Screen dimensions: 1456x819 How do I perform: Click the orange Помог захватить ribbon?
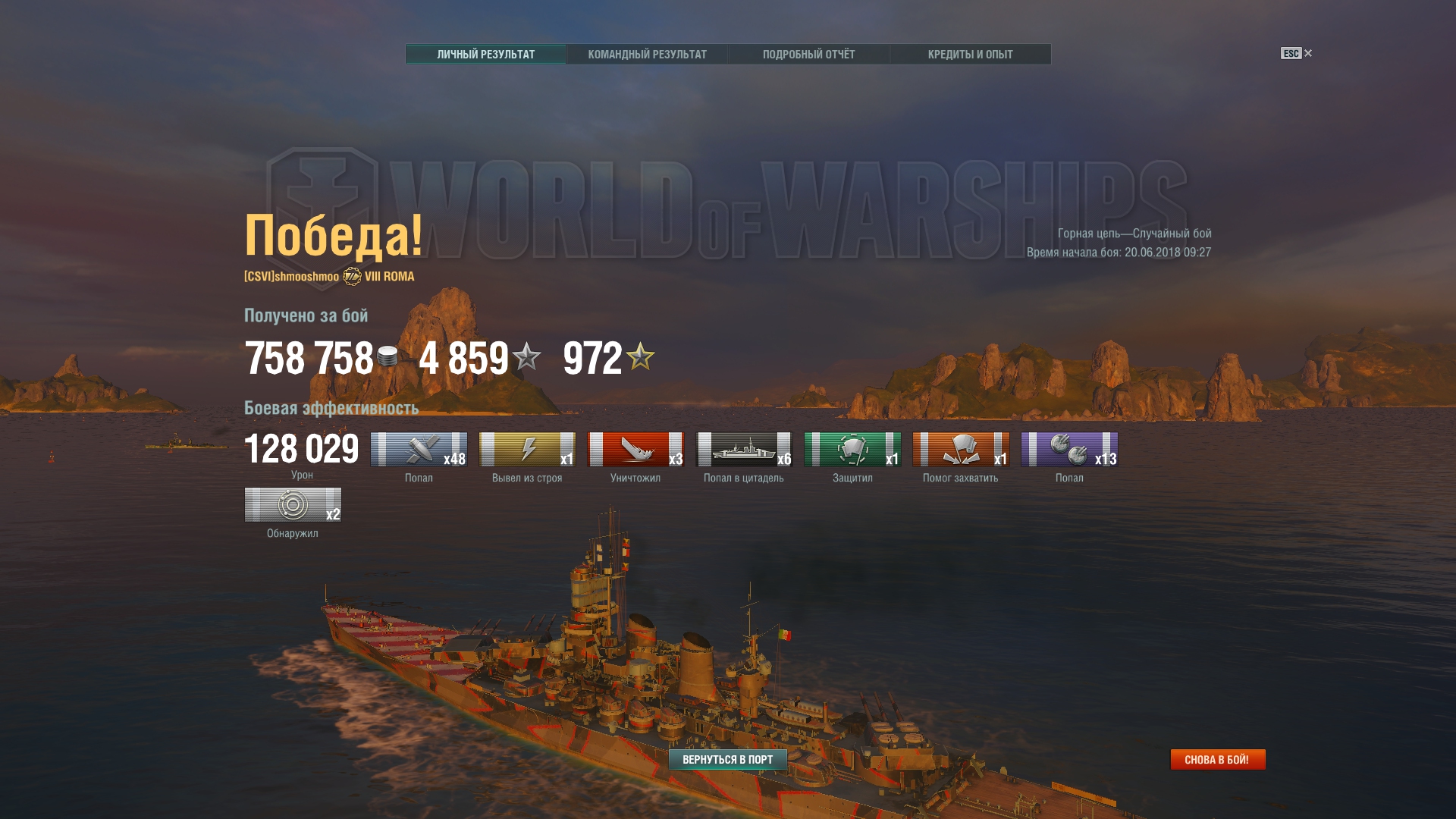[961, 450]
